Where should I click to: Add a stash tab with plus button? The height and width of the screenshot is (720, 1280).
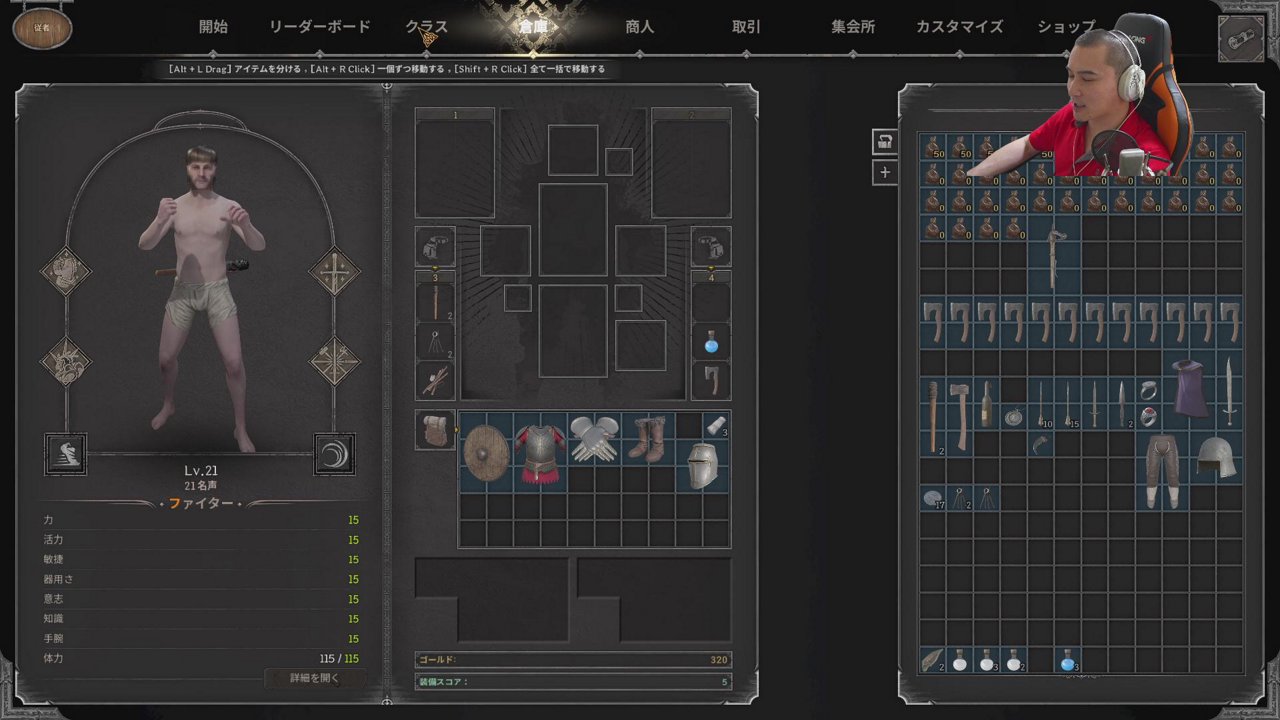[884, 172]
